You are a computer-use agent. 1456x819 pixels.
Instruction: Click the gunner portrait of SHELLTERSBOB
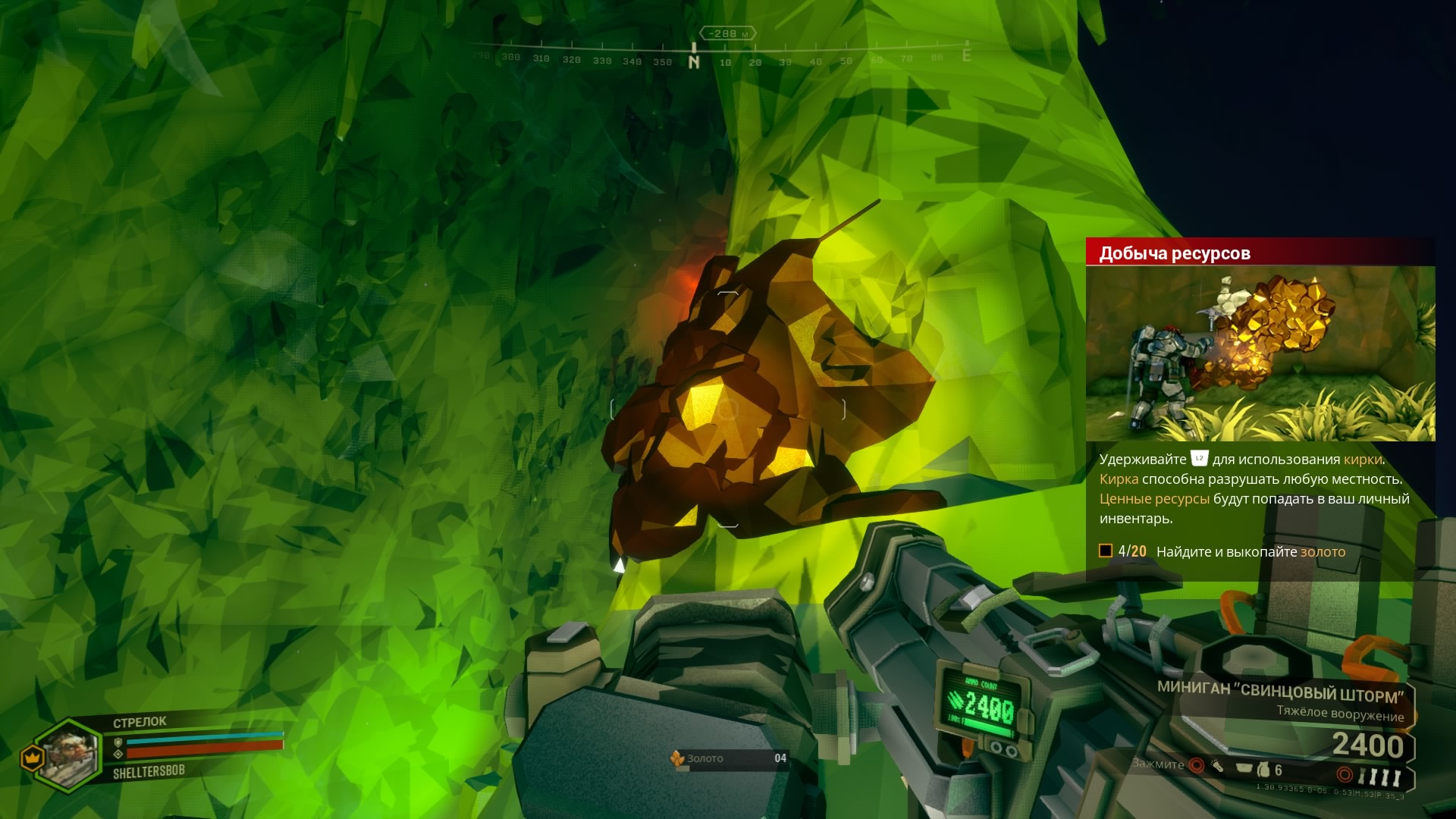click(x=68, y=755)
